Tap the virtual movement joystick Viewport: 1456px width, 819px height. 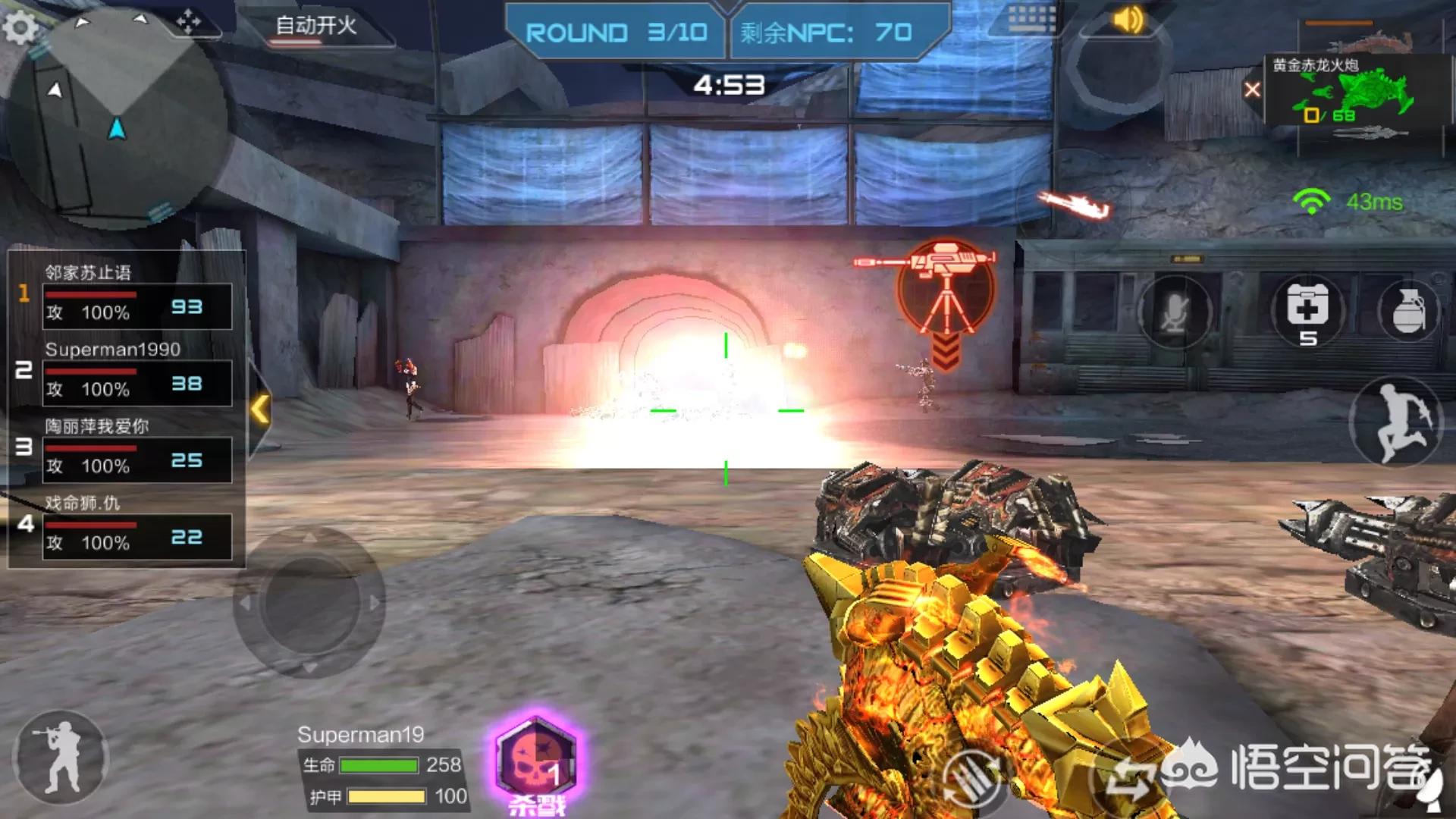pos(309,602)
